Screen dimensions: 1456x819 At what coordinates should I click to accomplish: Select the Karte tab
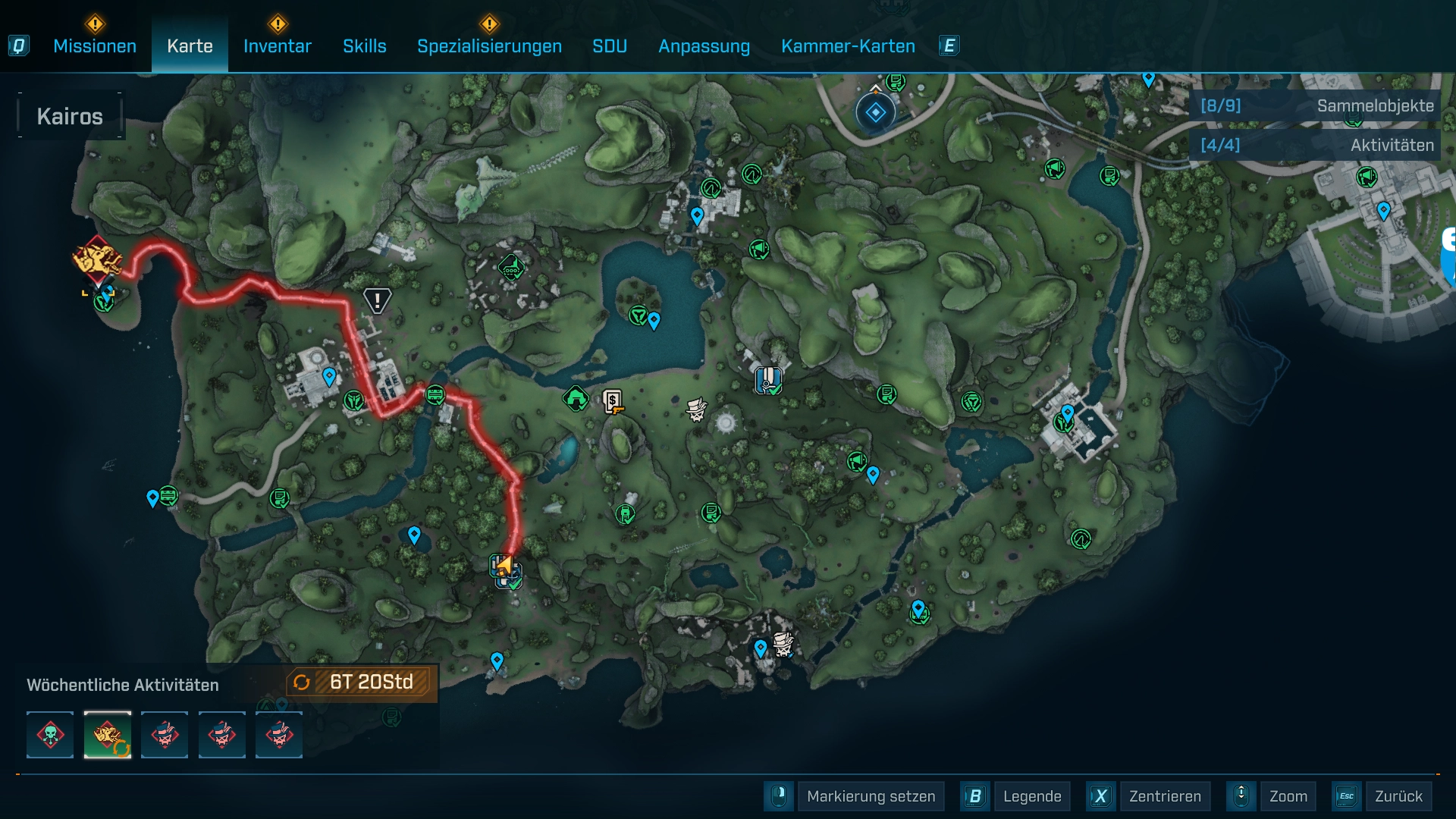[x=190, y=46]
